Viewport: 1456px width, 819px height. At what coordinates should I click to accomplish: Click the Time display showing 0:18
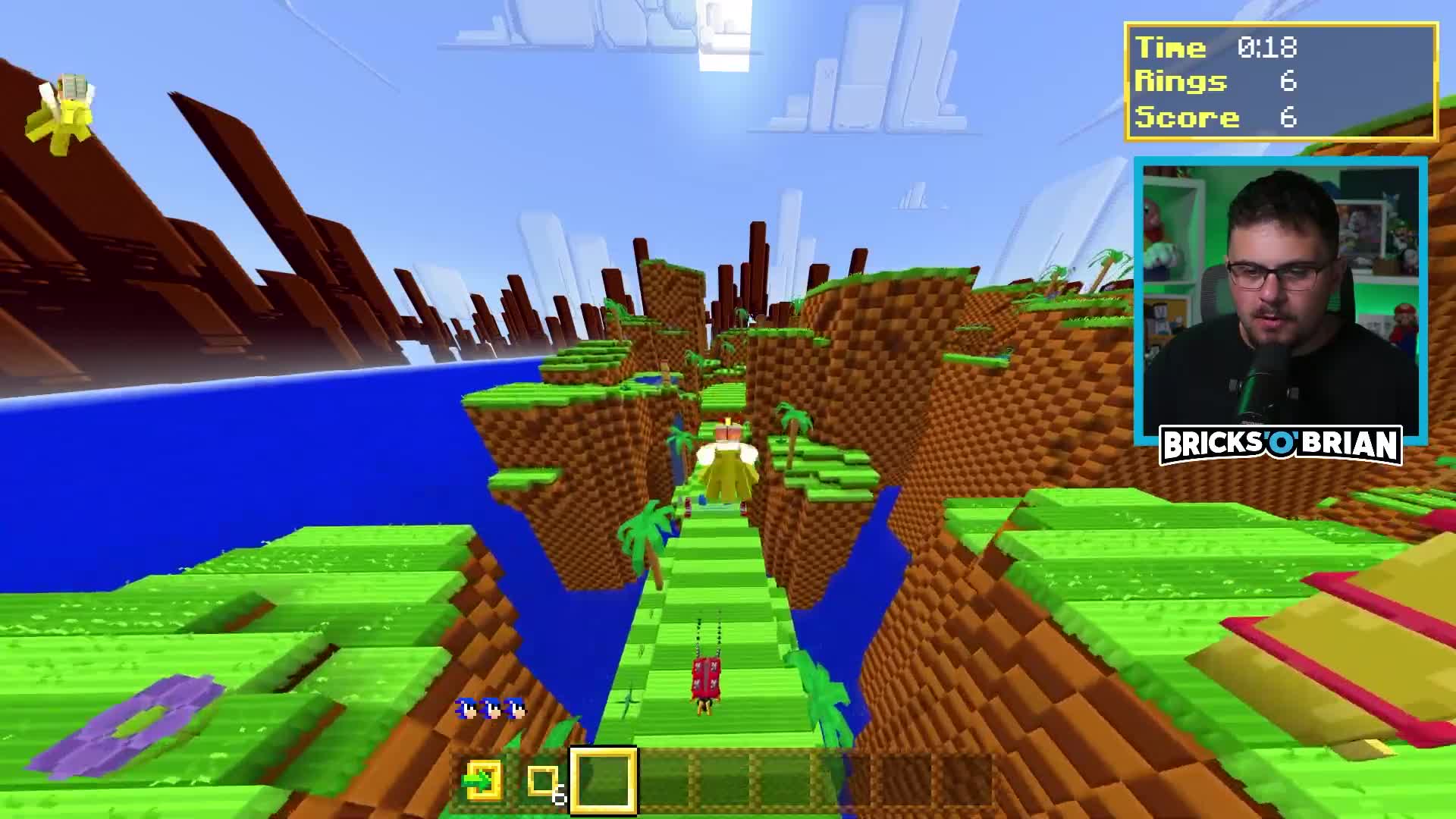(1213, 48)
